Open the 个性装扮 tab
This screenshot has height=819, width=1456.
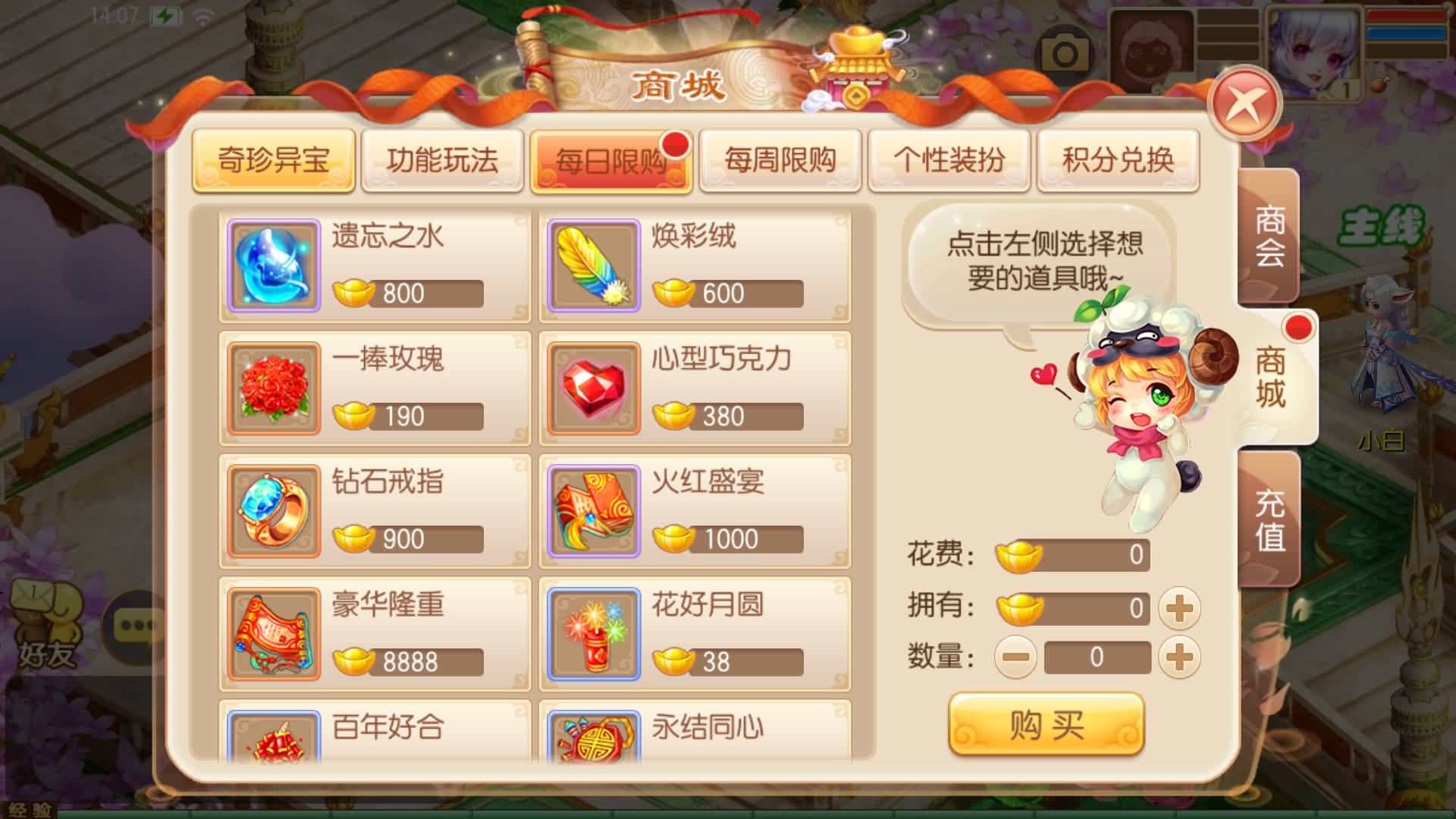(950, 162)
